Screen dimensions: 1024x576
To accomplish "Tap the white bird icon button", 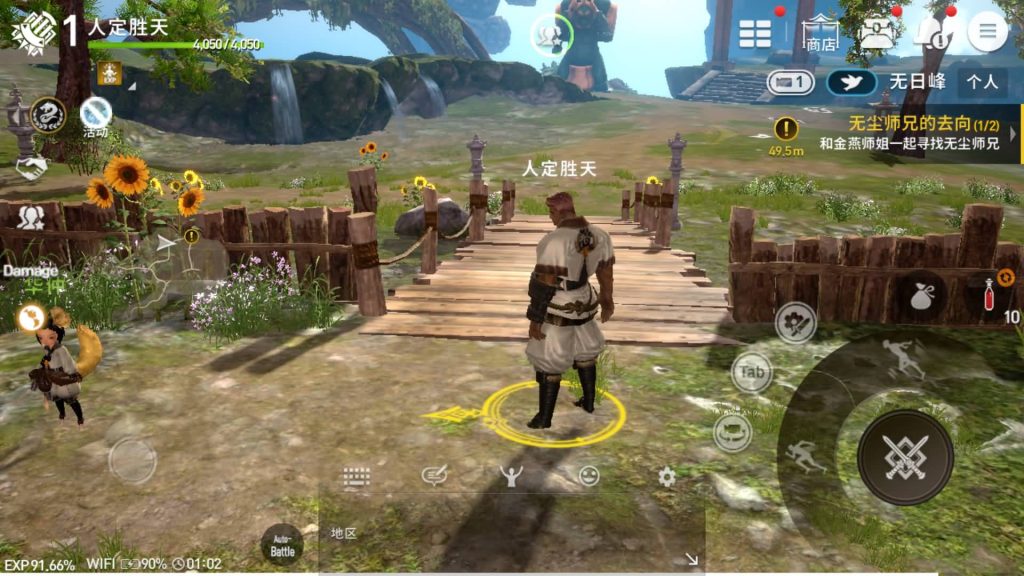I will [851, 82].
